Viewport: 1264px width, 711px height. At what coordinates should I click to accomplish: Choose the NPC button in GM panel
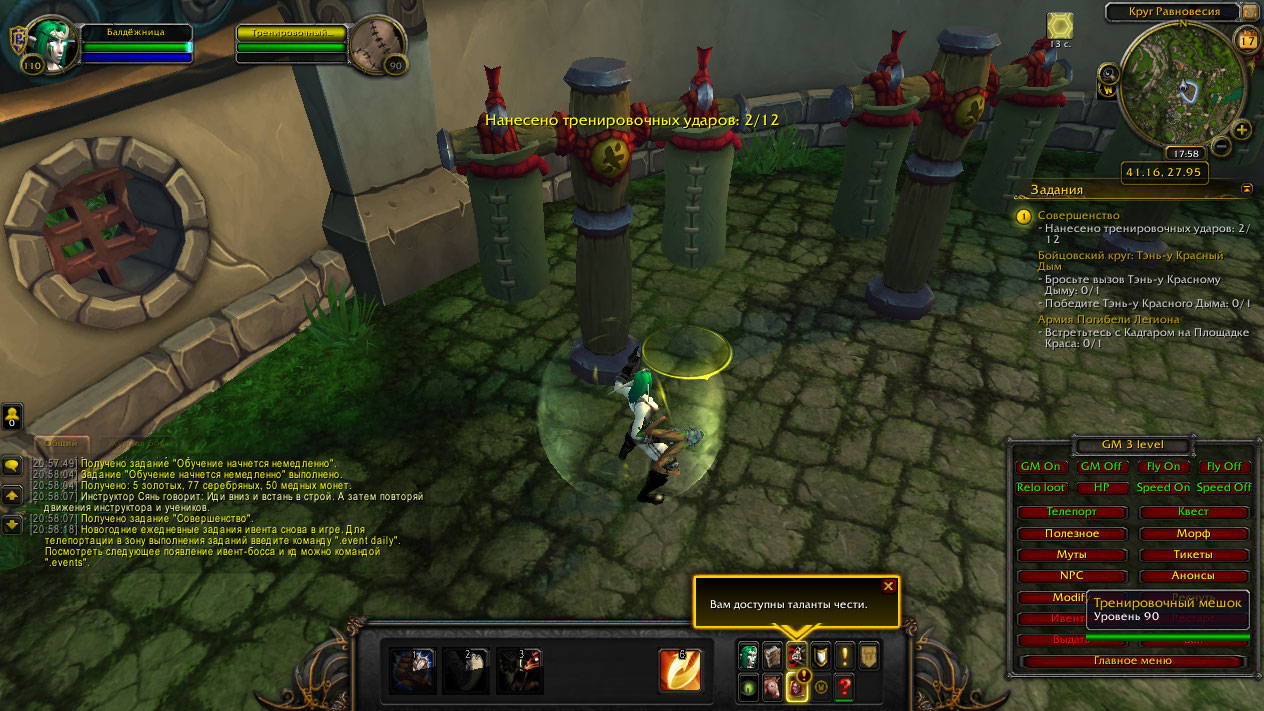[x=1071, y=576]
